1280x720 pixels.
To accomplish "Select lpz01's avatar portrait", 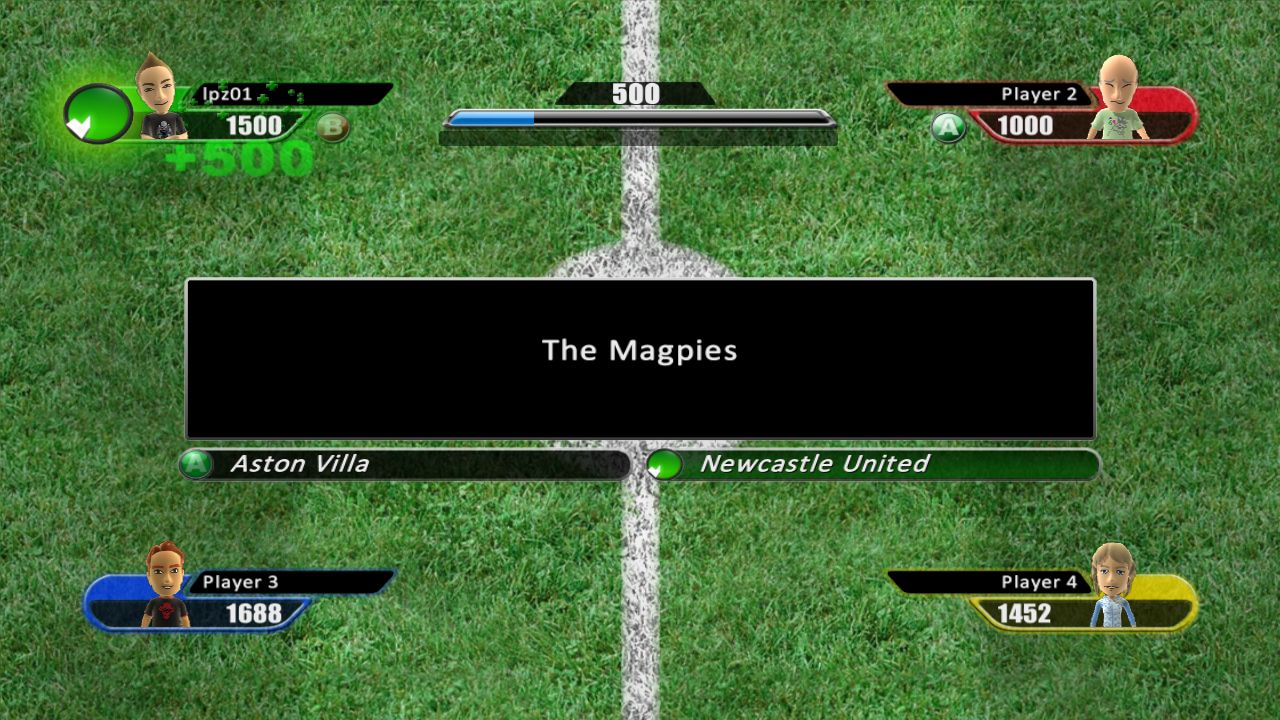I will tap(160, 100).
